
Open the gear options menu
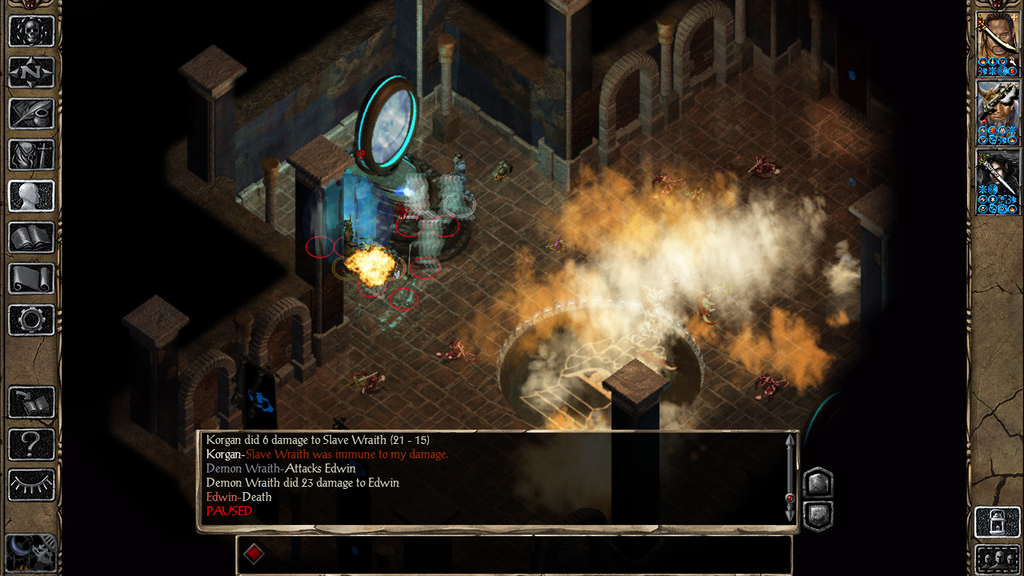pos(31,319)
